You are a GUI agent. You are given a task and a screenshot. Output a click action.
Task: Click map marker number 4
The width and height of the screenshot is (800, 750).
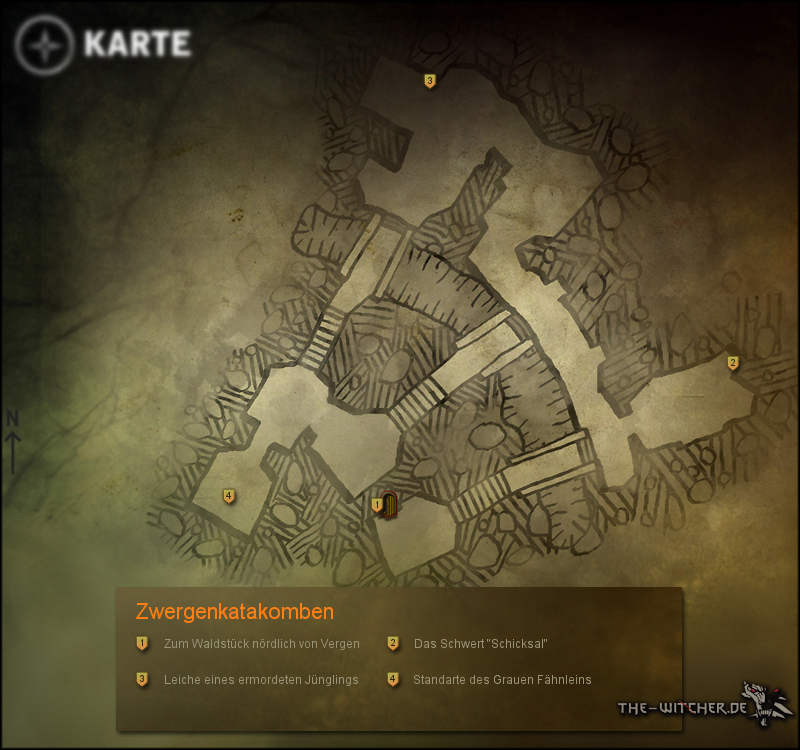tap(229, 496)
